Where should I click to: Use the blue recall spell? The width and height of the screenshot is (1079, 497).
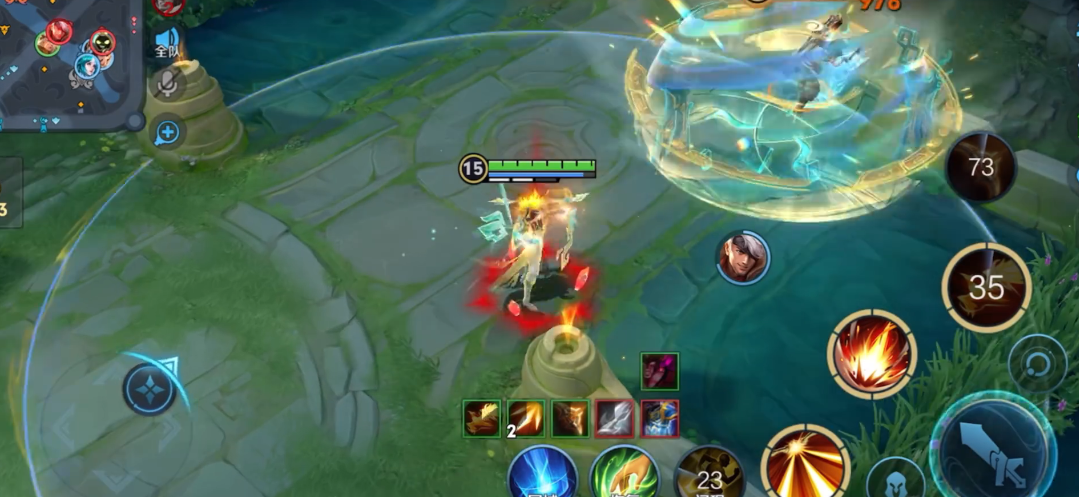(543, 476)
